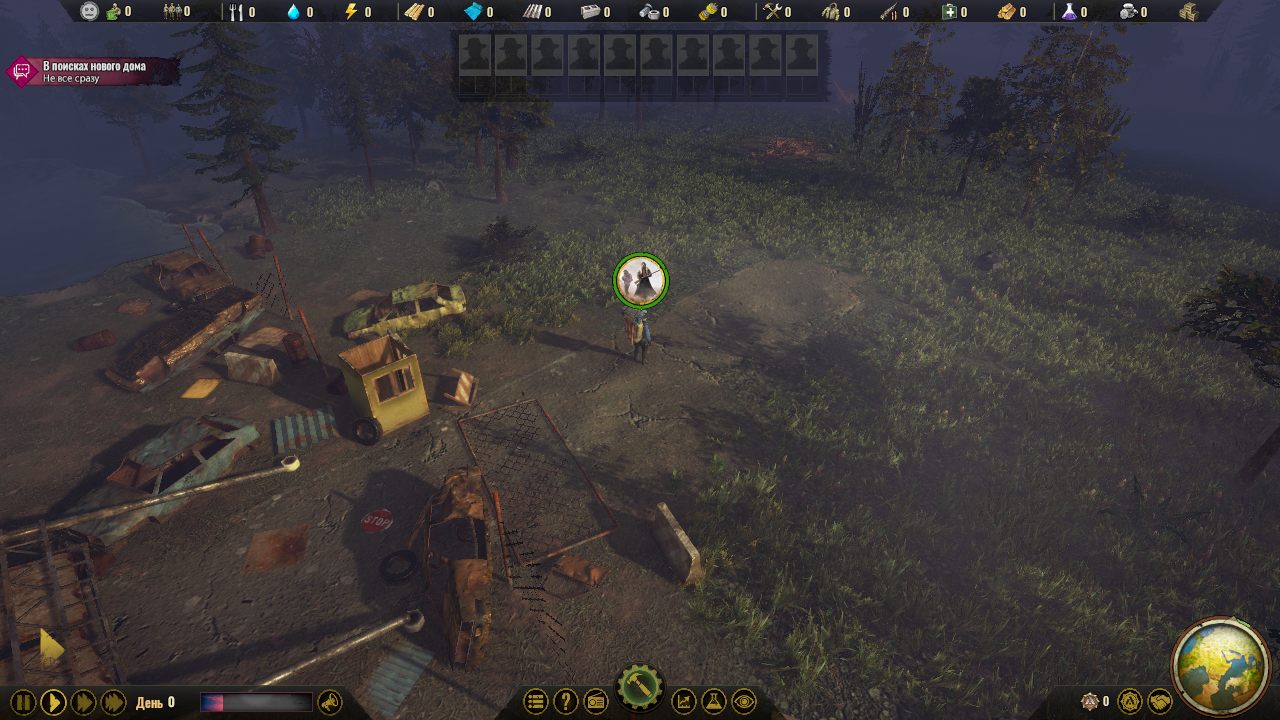Open the hammer build menu
This screenshot has width=1280, height=720.
640,688
